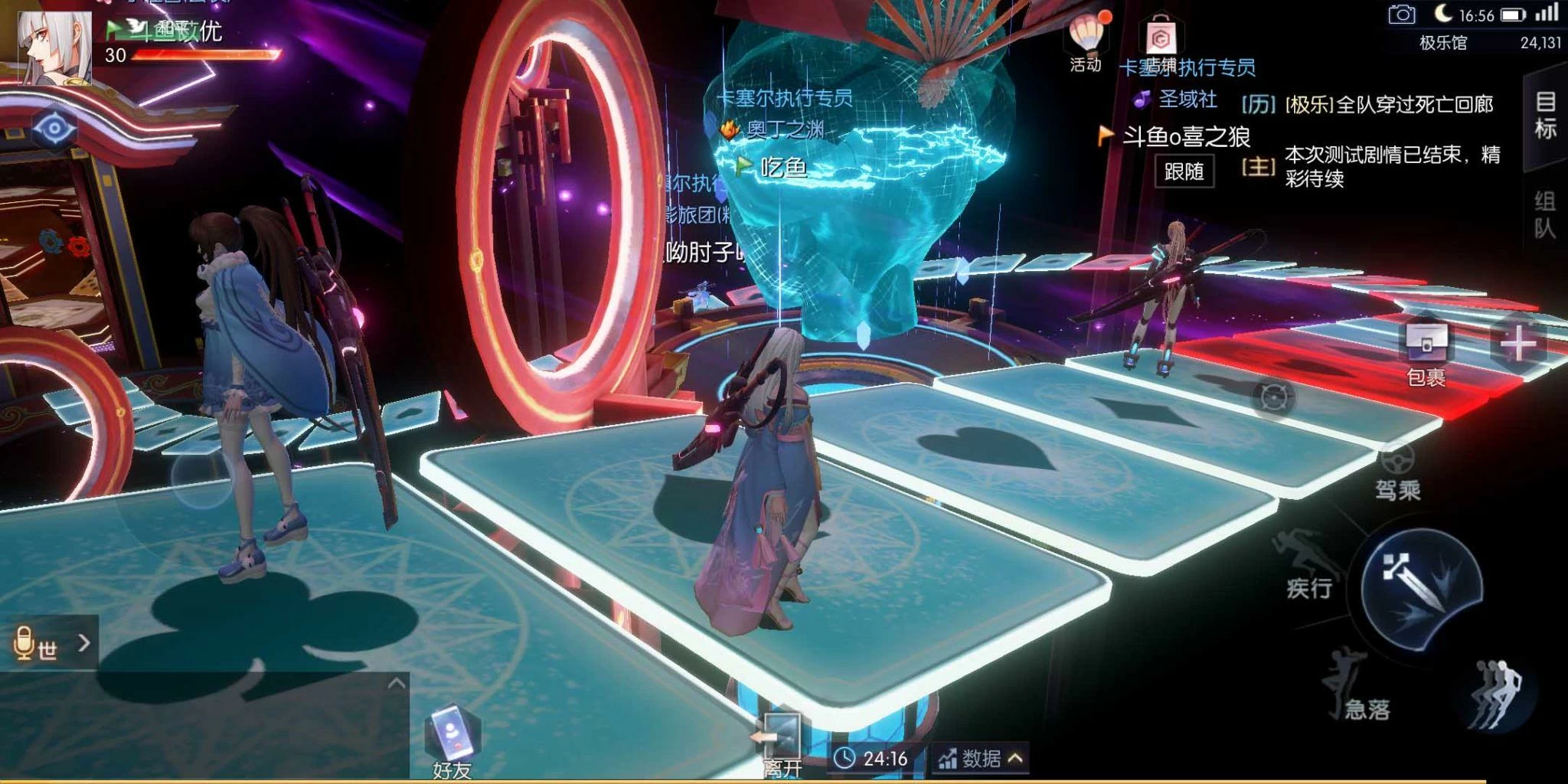1568x784 pixels.
Task: Open the 好友 friends phone icon
Action: pyautogui.click(x=452, y=740)
